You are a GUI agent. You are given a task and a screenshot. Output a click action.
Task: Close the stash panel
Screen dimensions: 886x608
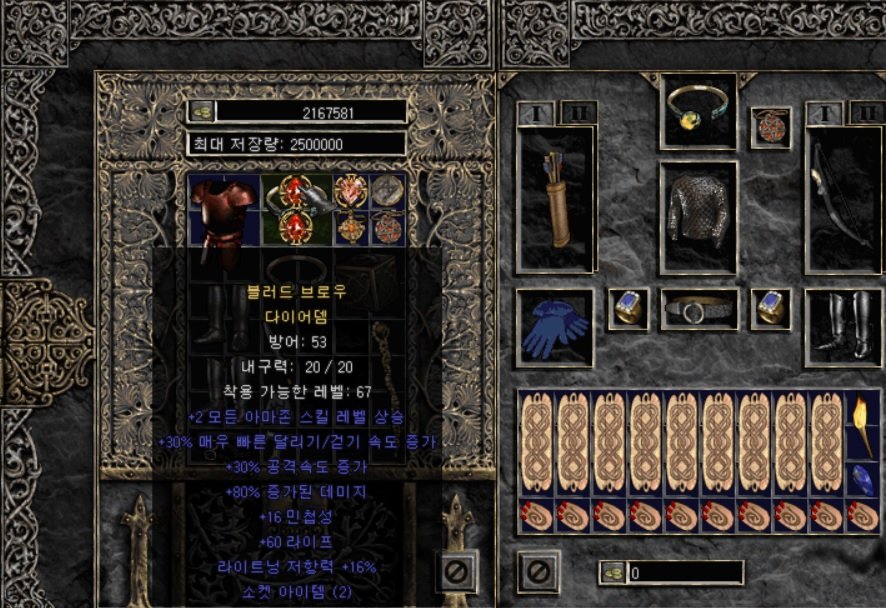[456, 572]
